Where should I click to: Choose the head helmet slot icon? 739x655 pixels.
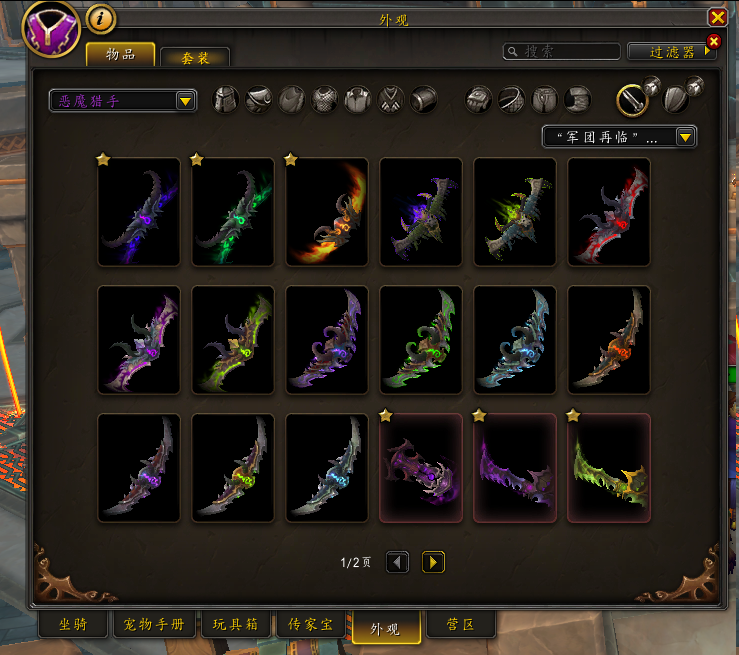click(226, 99)
